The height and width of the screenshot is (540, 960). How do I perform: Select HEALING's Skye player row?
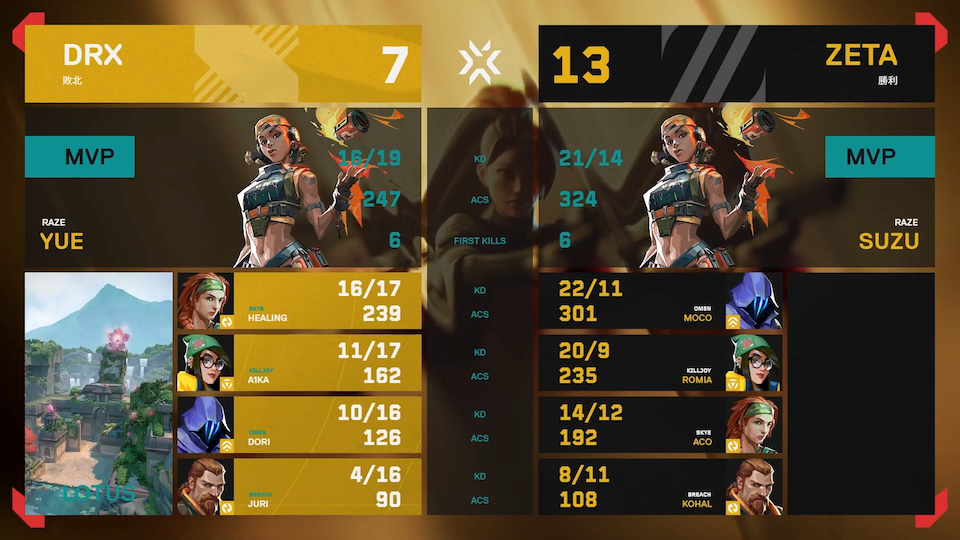tap(299, 301)
